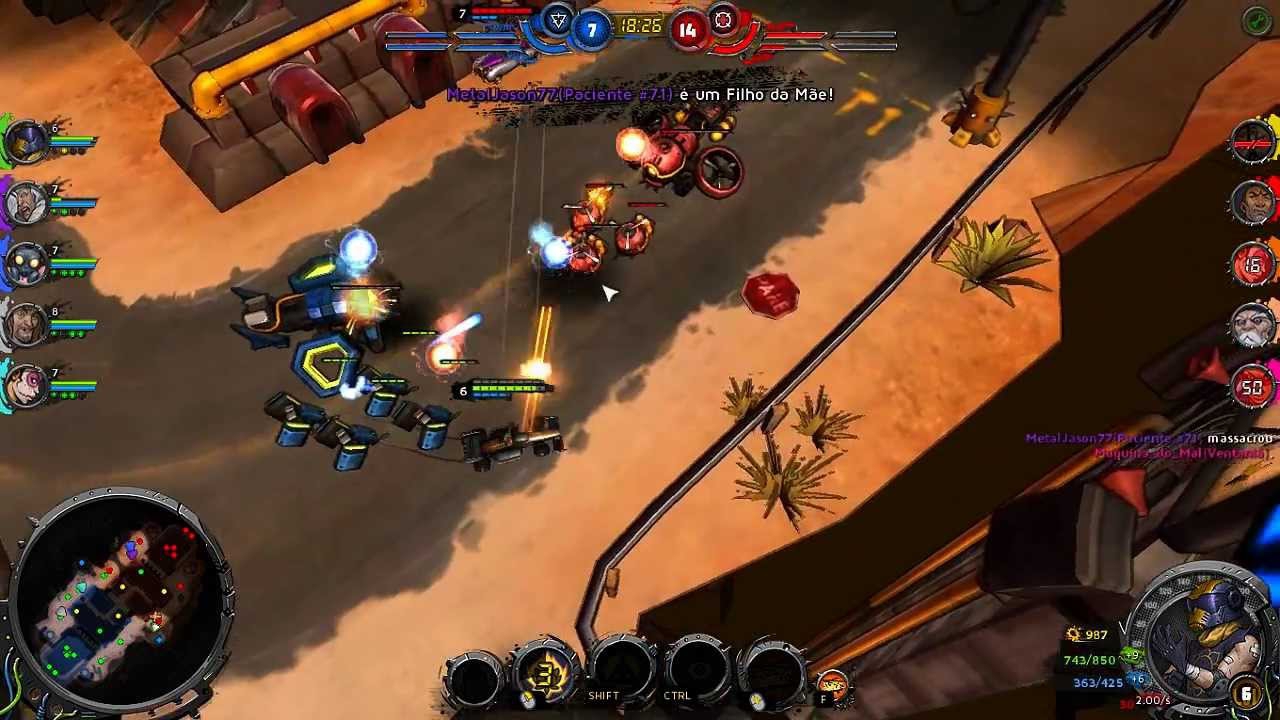
Task: Open the green connection status icon
Action: point(1257,22)
